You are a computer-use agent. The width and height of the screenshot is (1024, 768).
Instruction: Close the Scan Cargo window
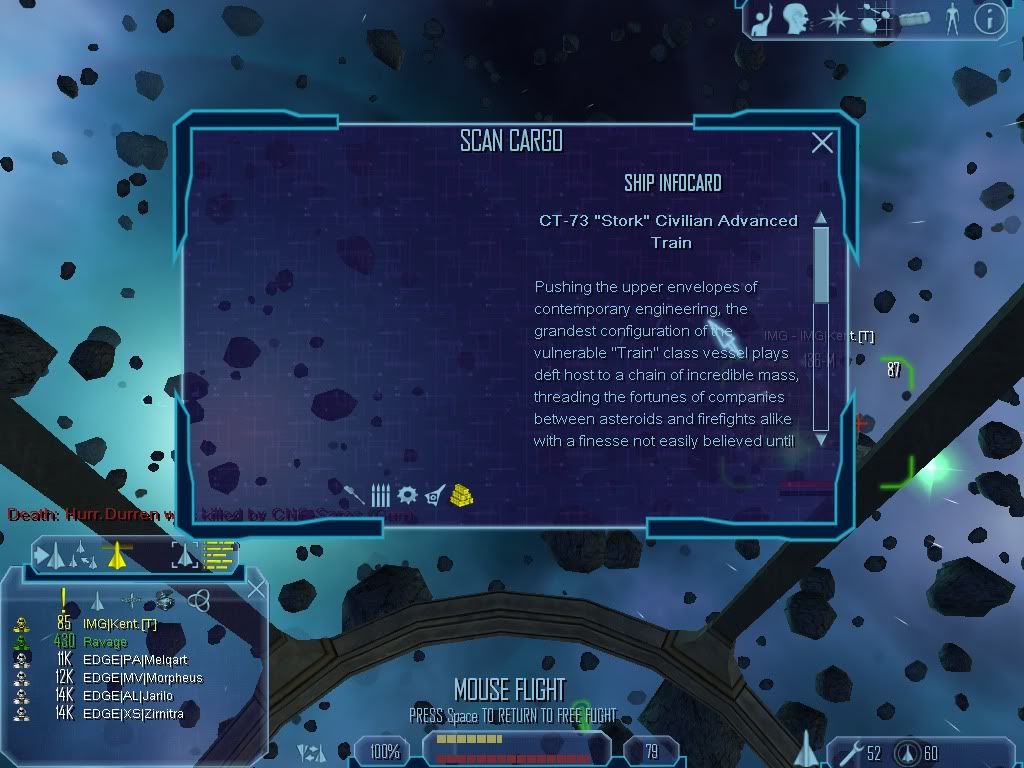(x=822, y=143)
